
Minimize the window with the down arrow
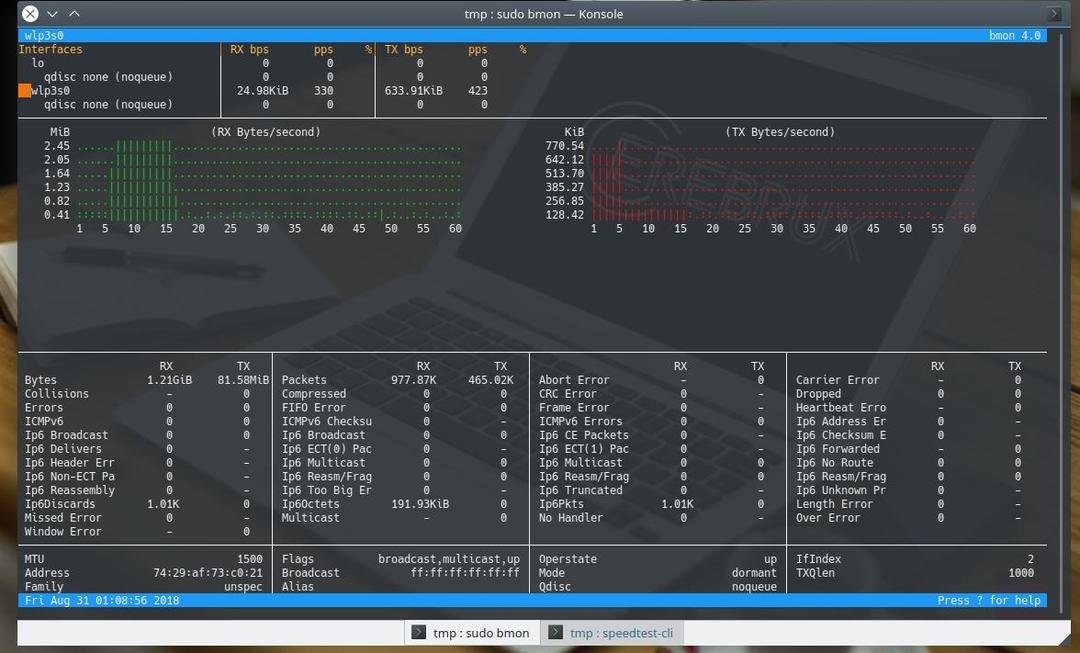point(53,14)
